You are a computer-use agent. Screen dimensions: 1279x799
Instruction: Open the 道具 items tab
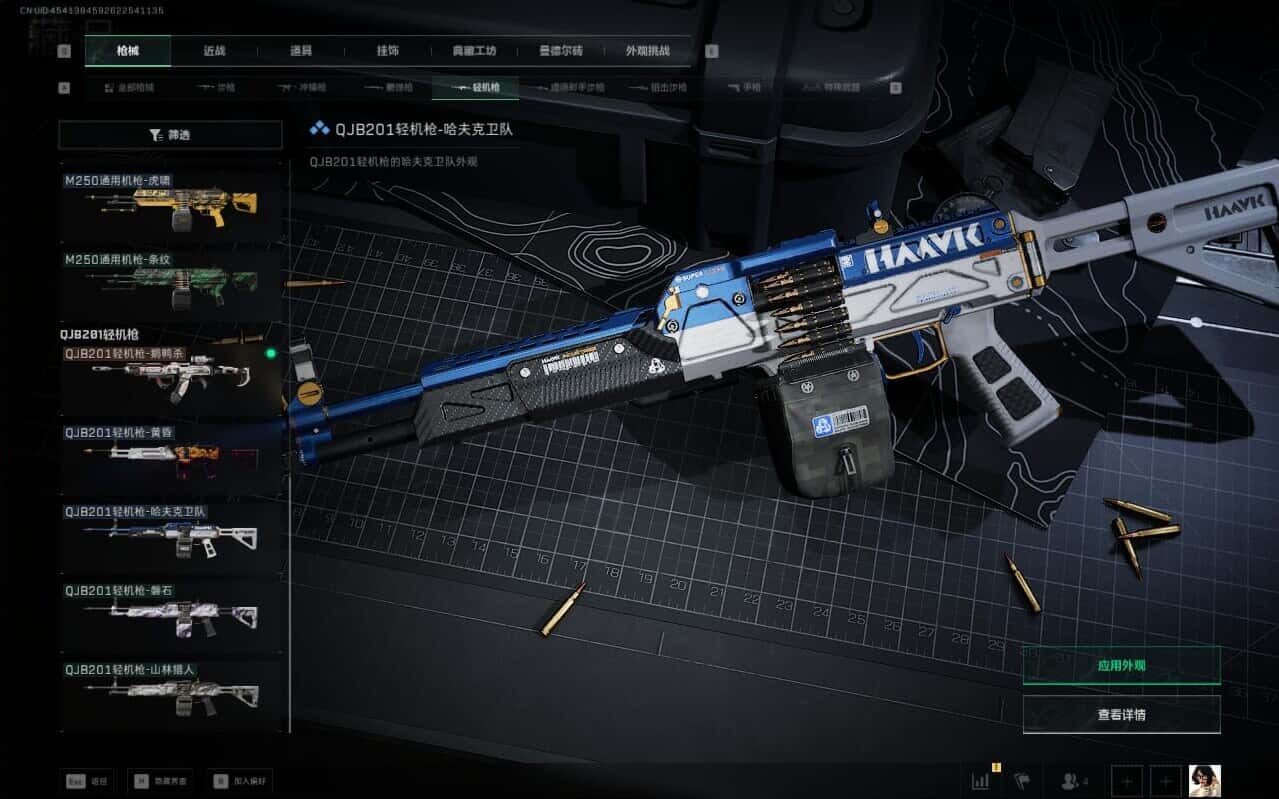pyautogui.click(x=301, y=51)
